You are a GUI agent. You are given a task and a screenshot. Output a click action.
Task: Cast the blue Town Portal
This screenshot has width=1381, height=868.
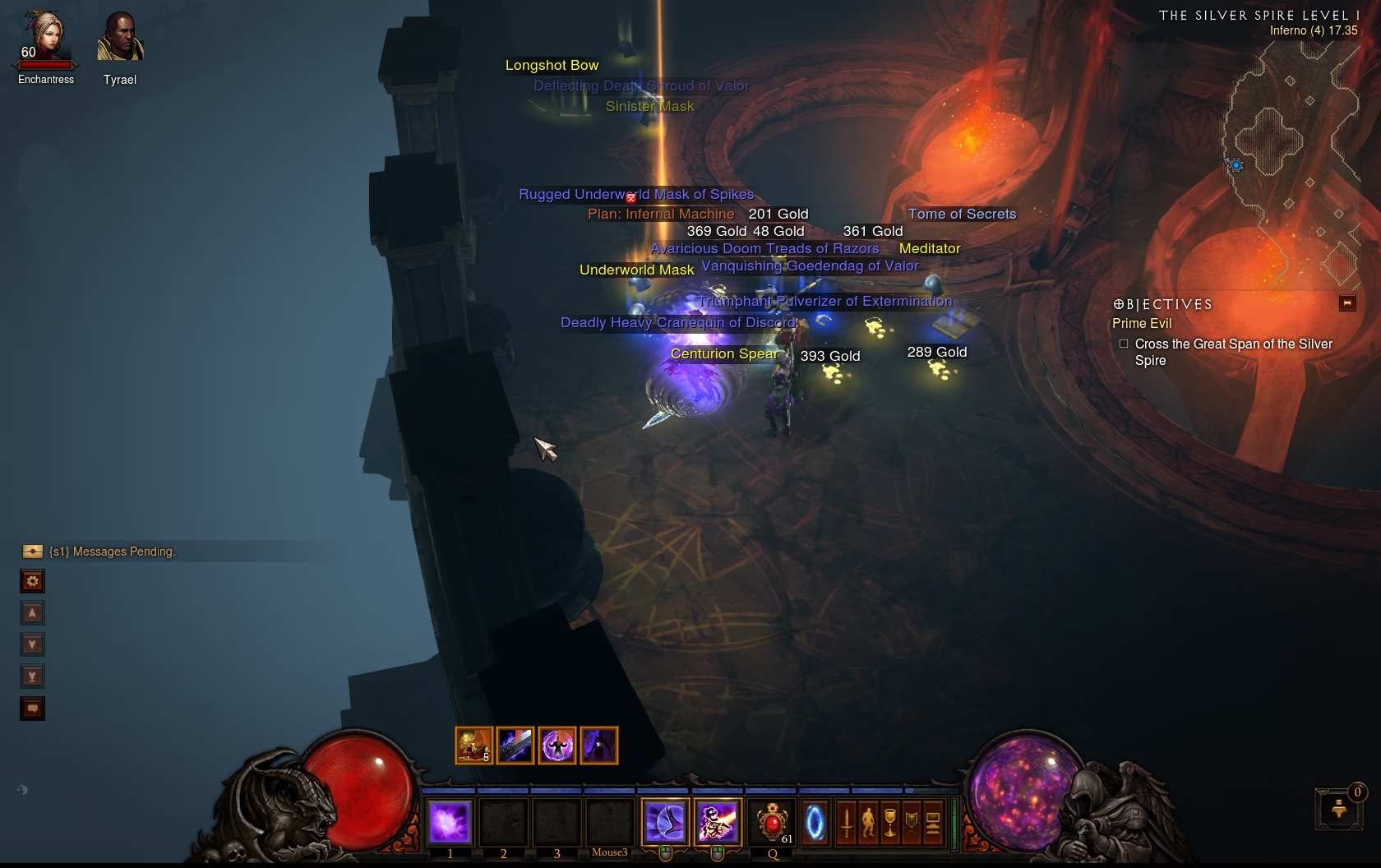pos(815,822)
